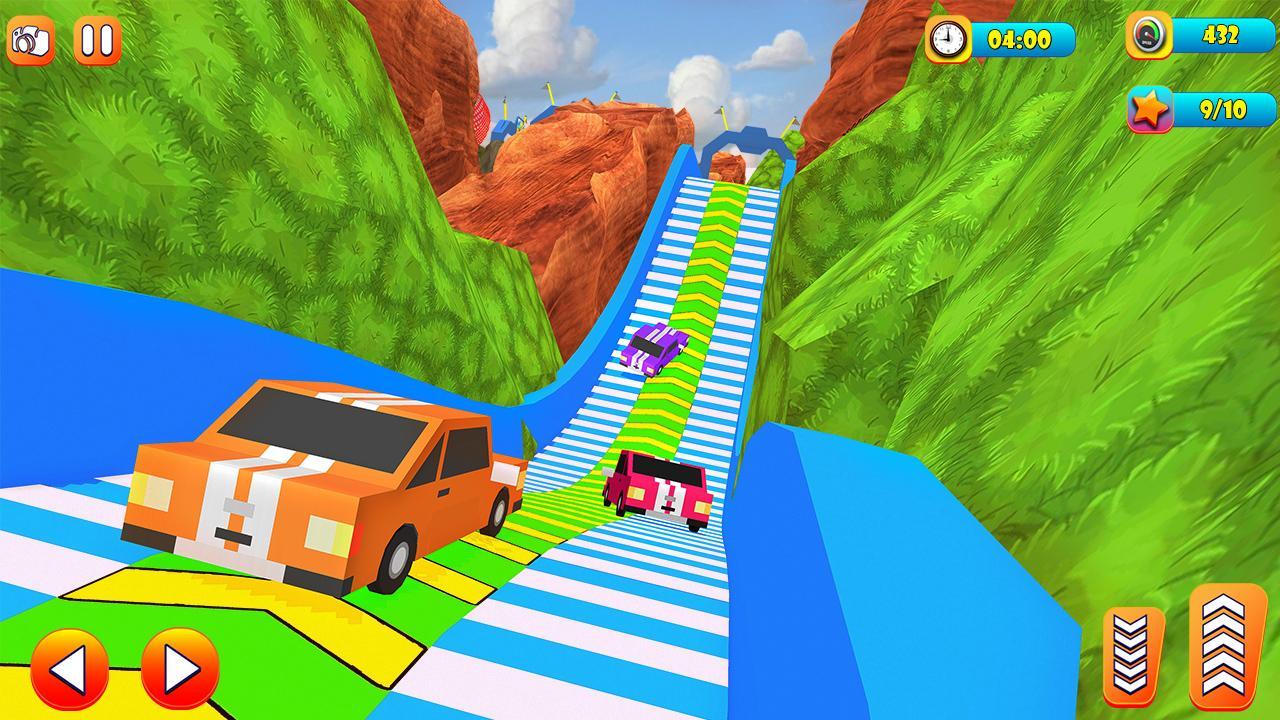1280x720 pixels.
Task: Click the pink car descending the slope
Action: coord(655,487)
